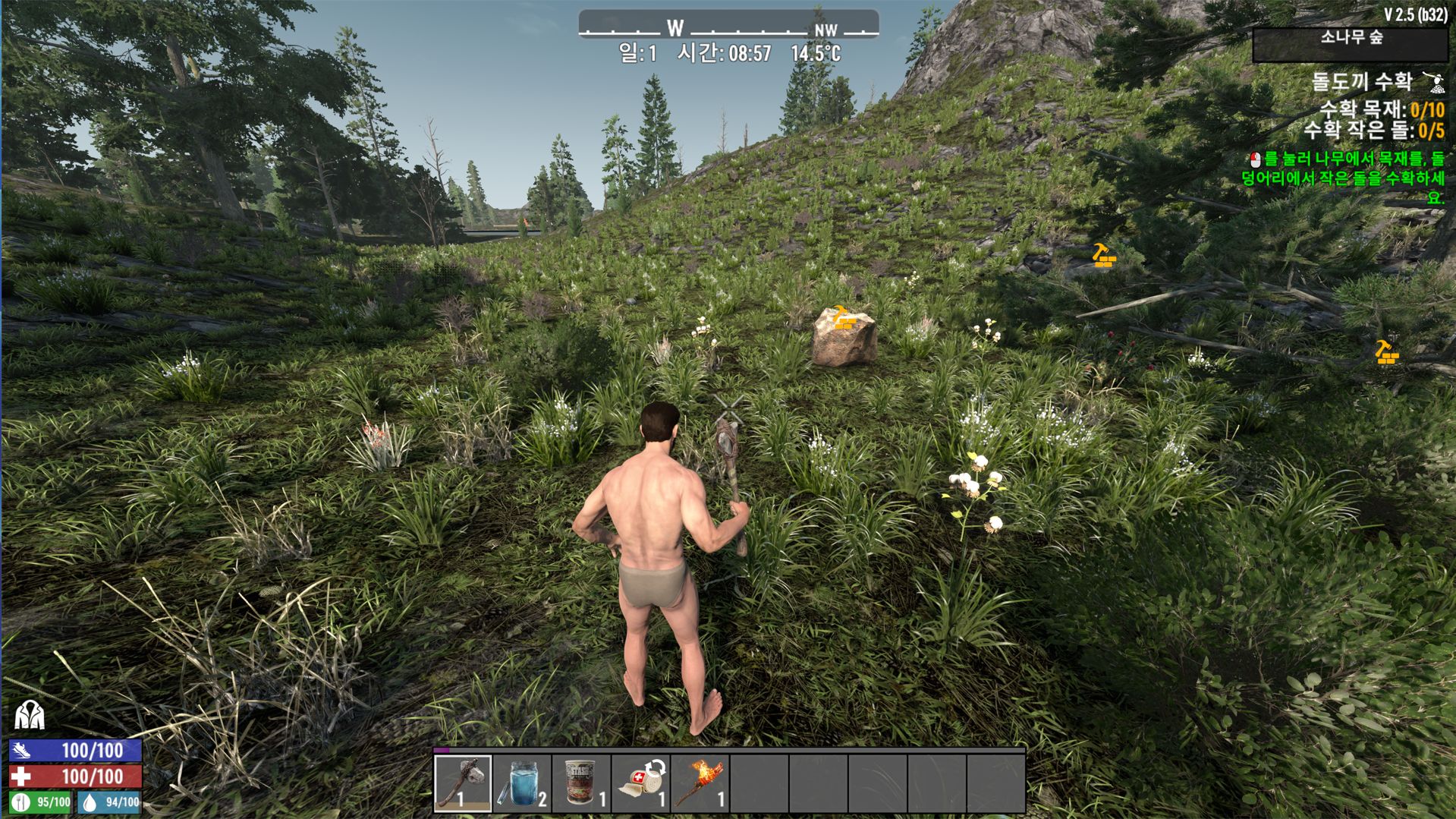Click the jacket status effect icon
Viewport: 1456px width, 819px height.
pyautogui.click(x=30, y=715)
